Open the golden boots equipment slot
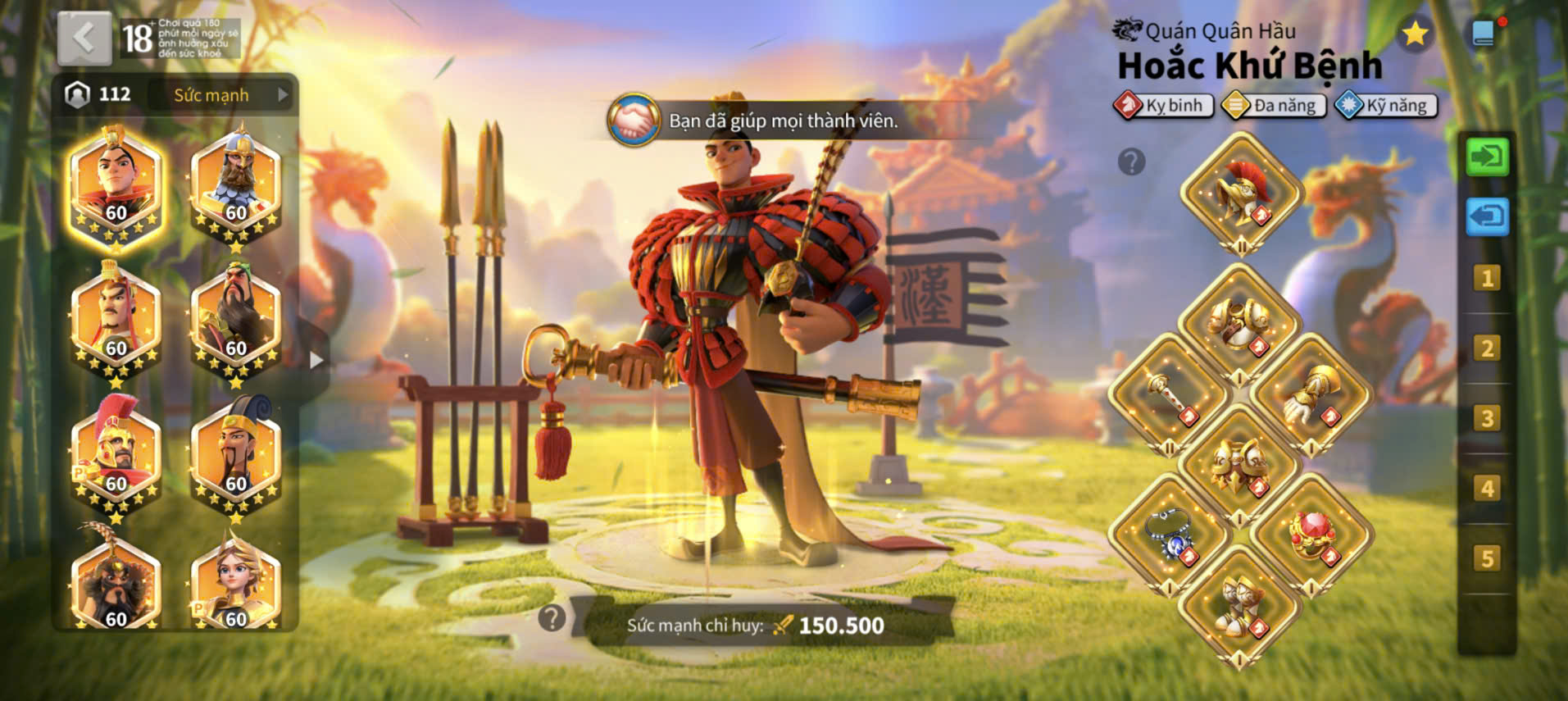This screenshot has height=701, width=1568. pyautogui.click(x=1239, y=606)
